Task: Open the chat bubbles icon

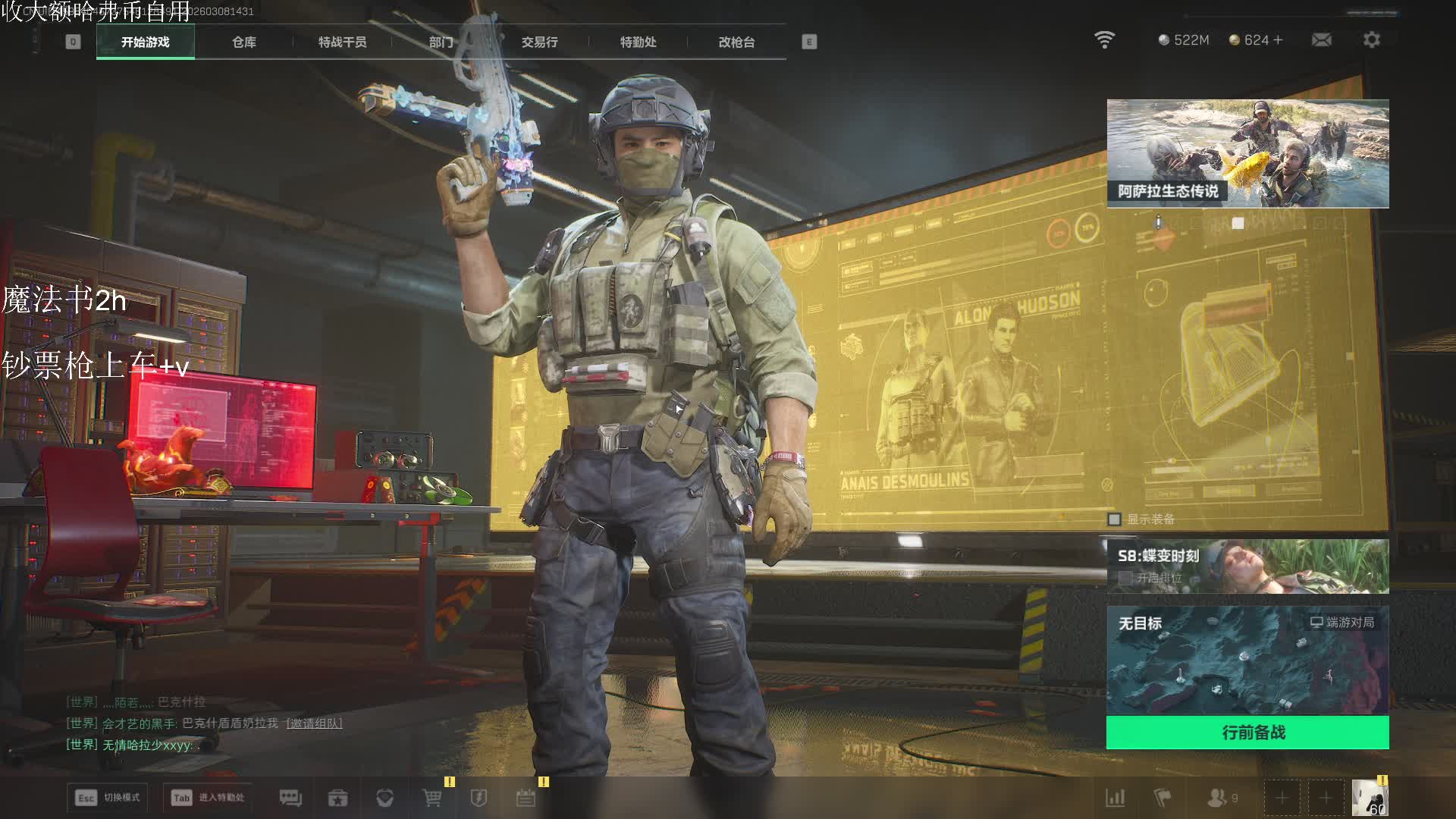Action: [290, 798]
